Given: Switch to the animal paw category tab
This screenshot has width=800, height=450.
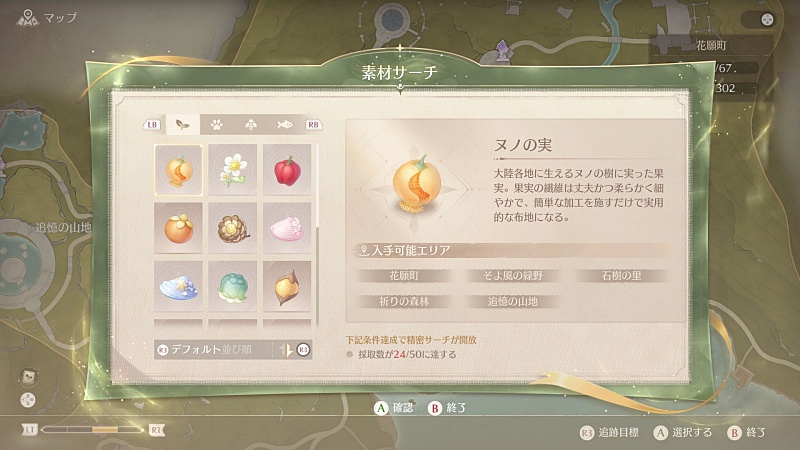Looking at the screenshot, I should [x=216, y=125].
